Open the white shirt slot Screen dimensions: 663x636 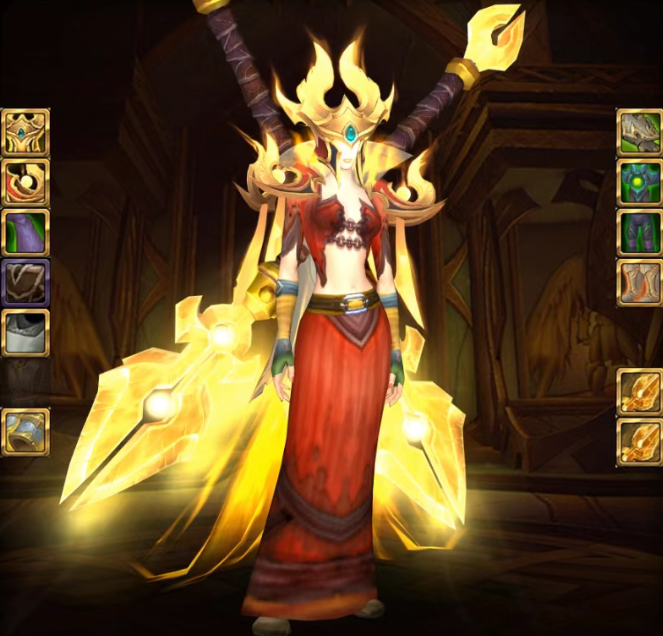(25, 333)
